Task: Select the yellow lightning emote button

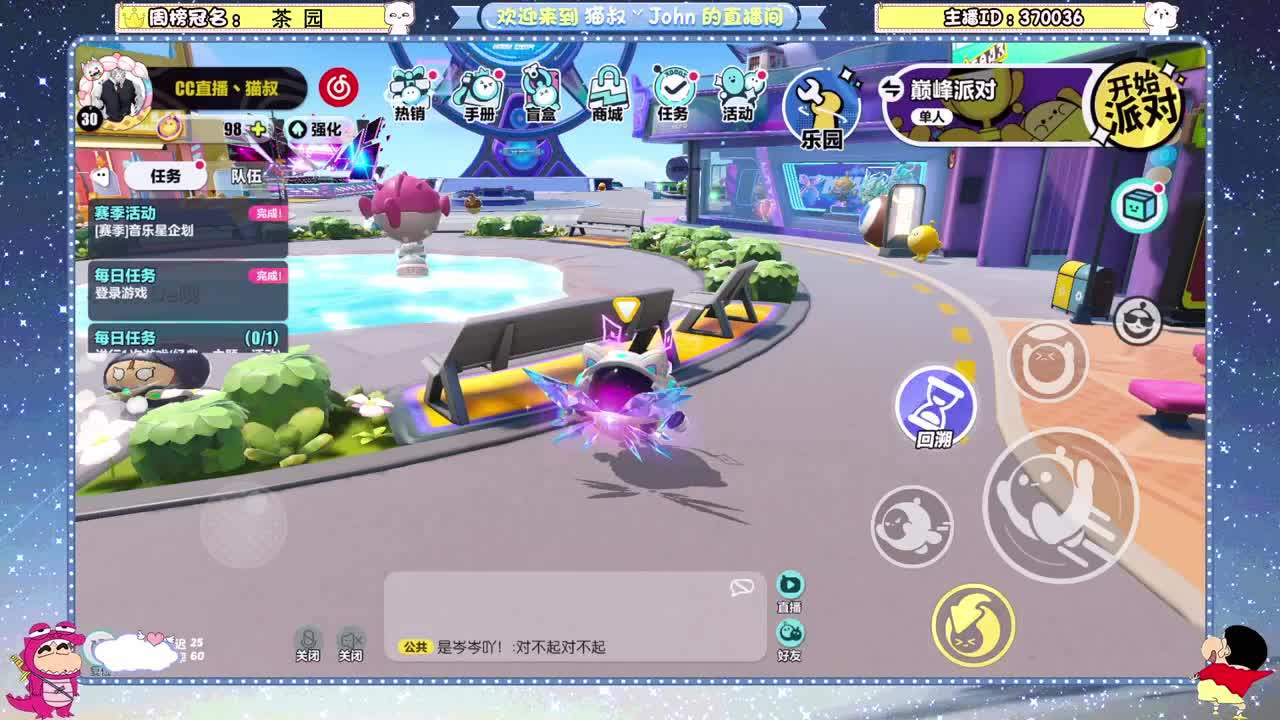Action: click(x=975, y=625)
